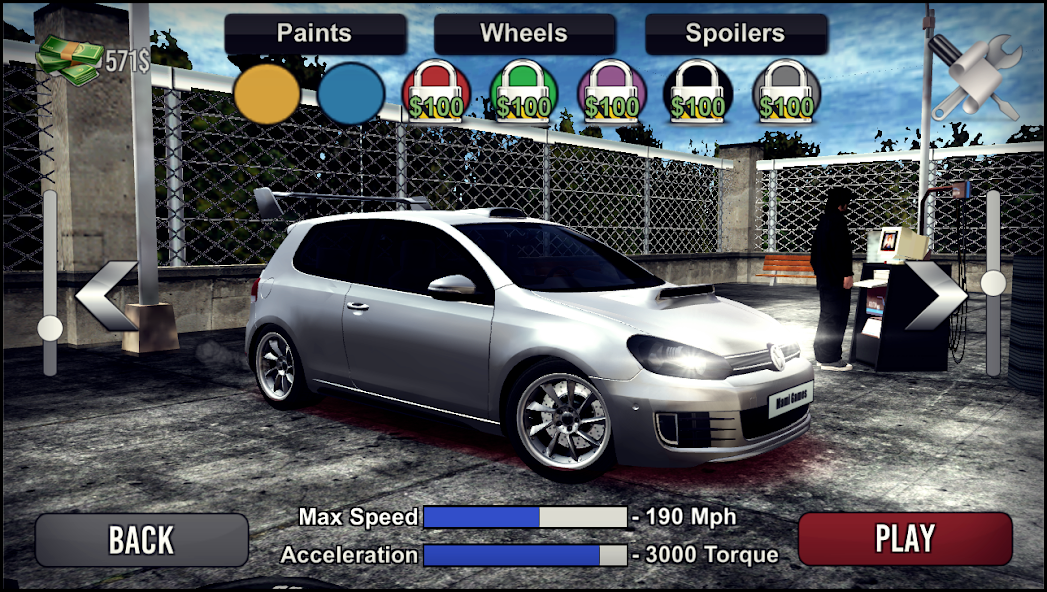Open the Paints category
Screen dimensions: 1047x592
tap(315, 34)
